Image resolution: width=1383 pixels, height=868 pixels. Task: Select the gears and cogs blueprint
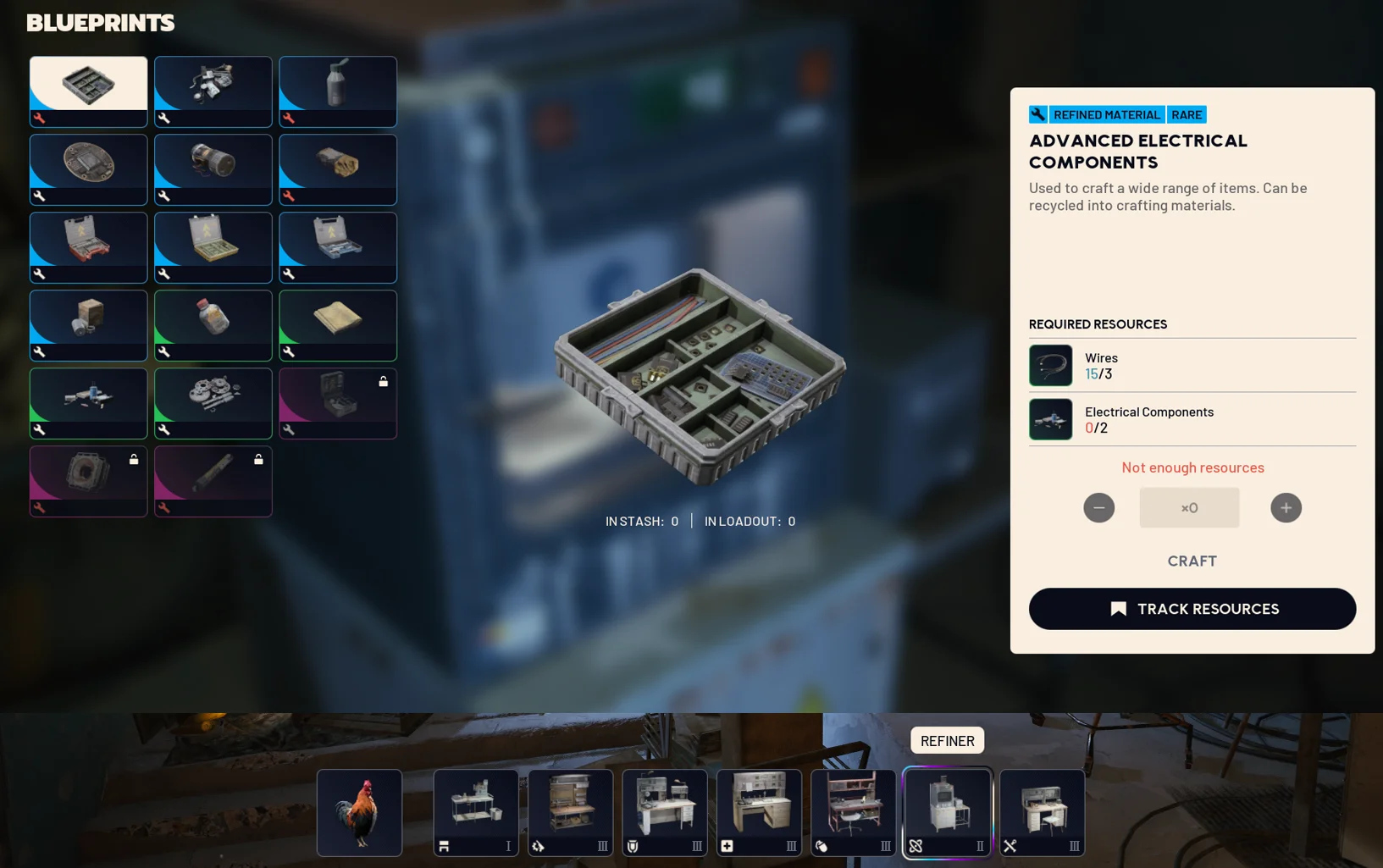pyautogui.click(x=213, y=403)
